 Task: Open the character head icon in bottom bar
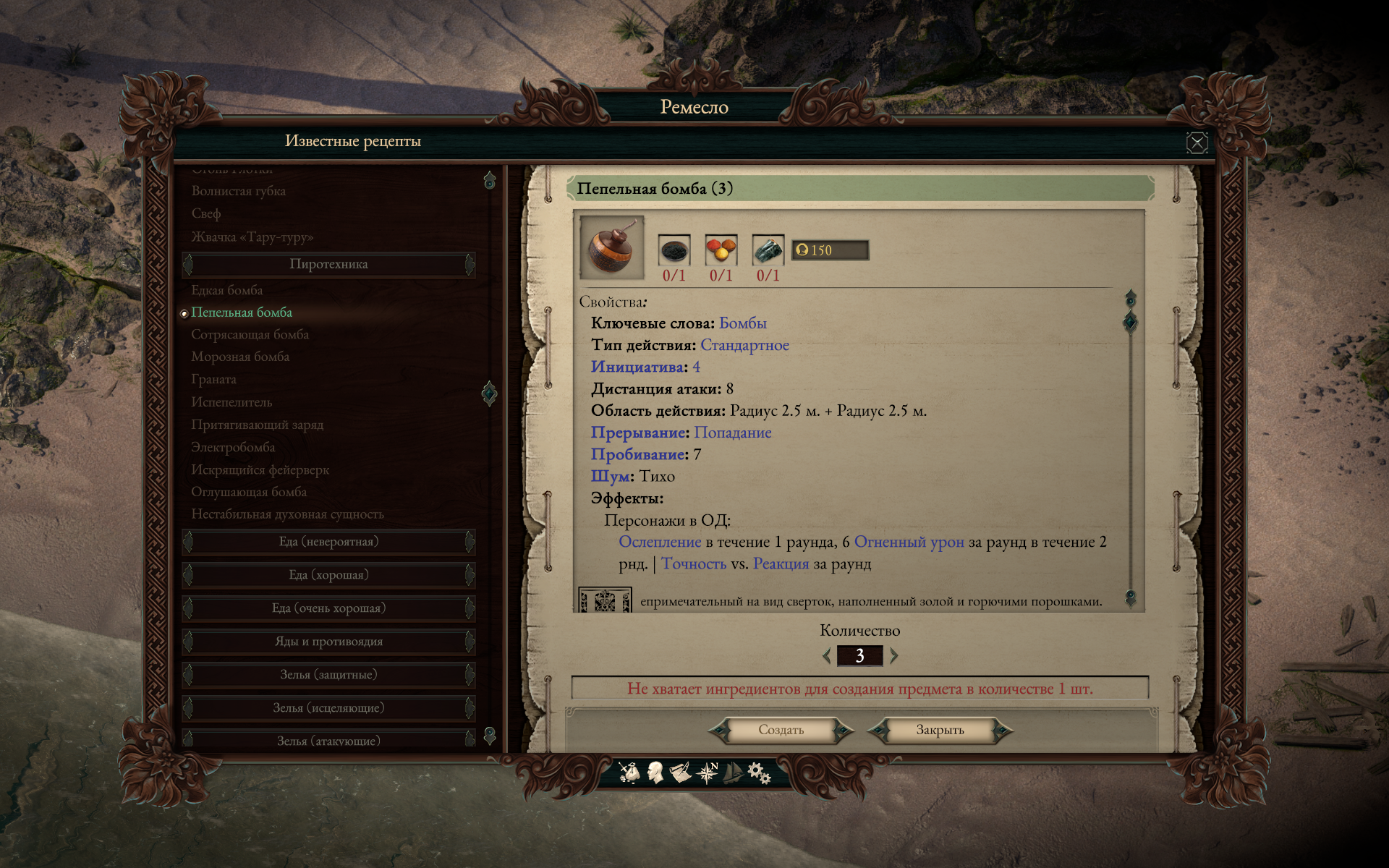[x=655, y=773]
